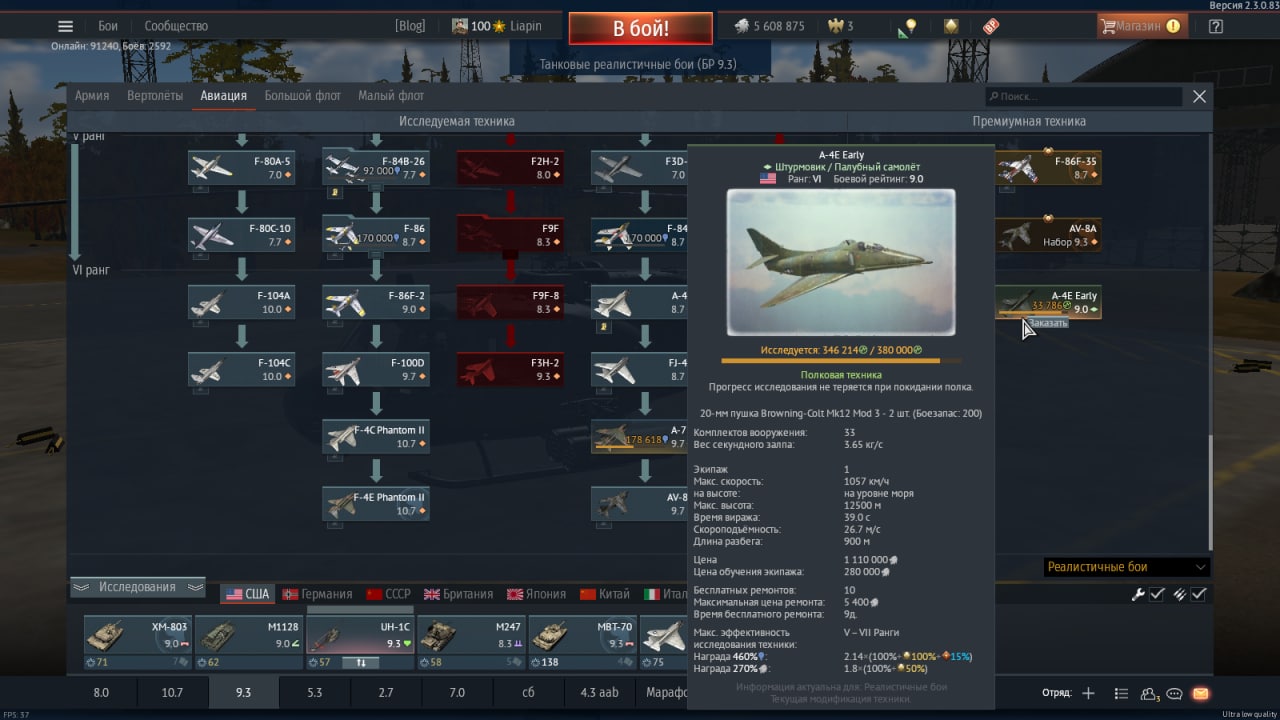Select the F-4E Phantom II aircraft
Screen dimensions: 1280x720
tap(376, 504)
